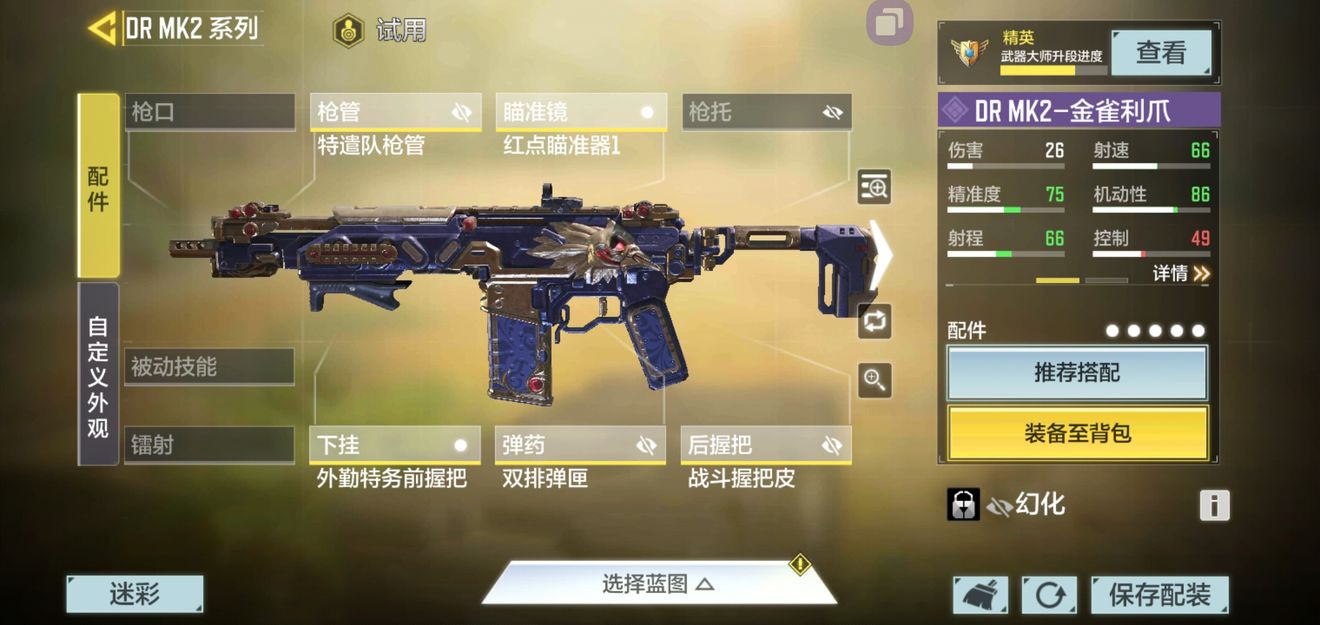This screenshot has height=625, width=1320.
Task: Save the loadout with 保存配装
Action: coord(1159,595)
